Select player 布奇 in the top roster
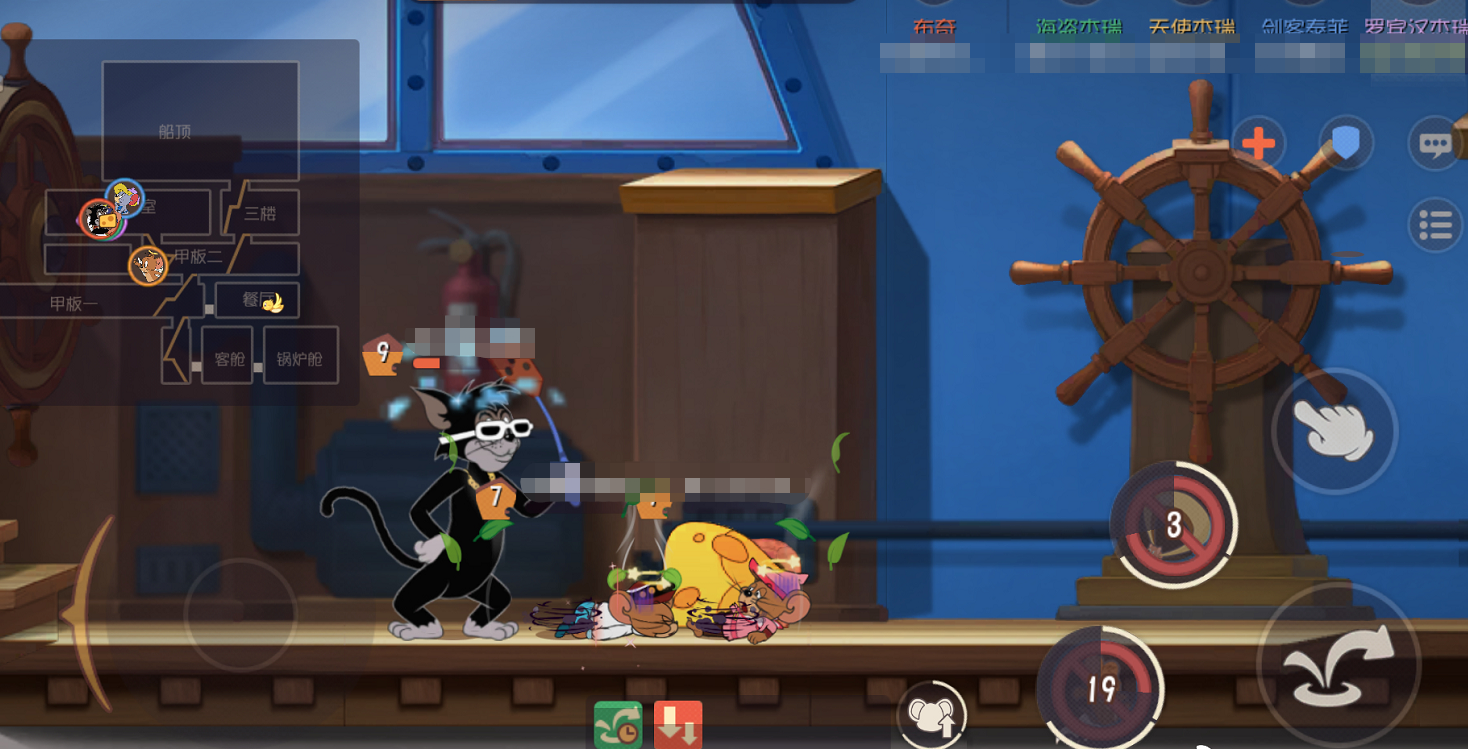 tap(935, 28)
